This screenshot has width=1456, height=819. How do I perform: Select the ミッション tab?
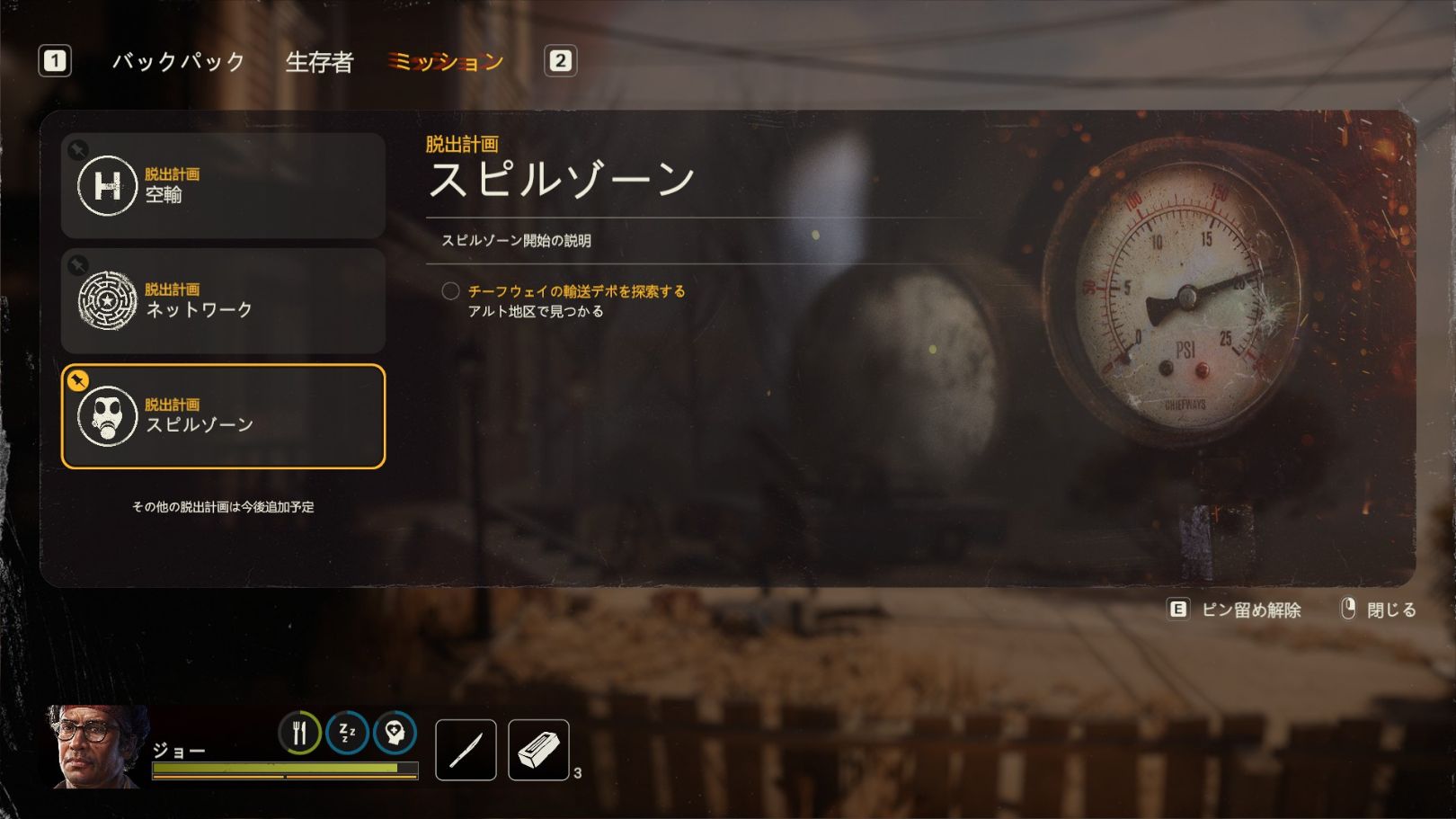[x=446, y=62]
